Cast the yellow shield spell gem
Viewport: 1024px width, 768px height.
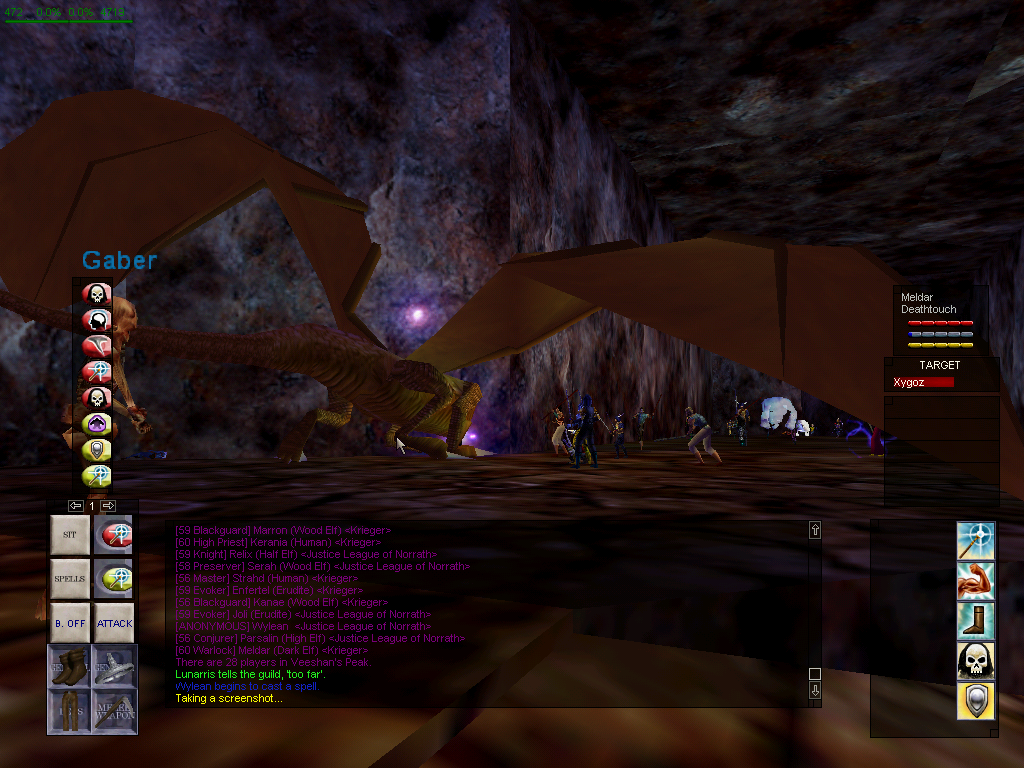(x=96, y=450)
